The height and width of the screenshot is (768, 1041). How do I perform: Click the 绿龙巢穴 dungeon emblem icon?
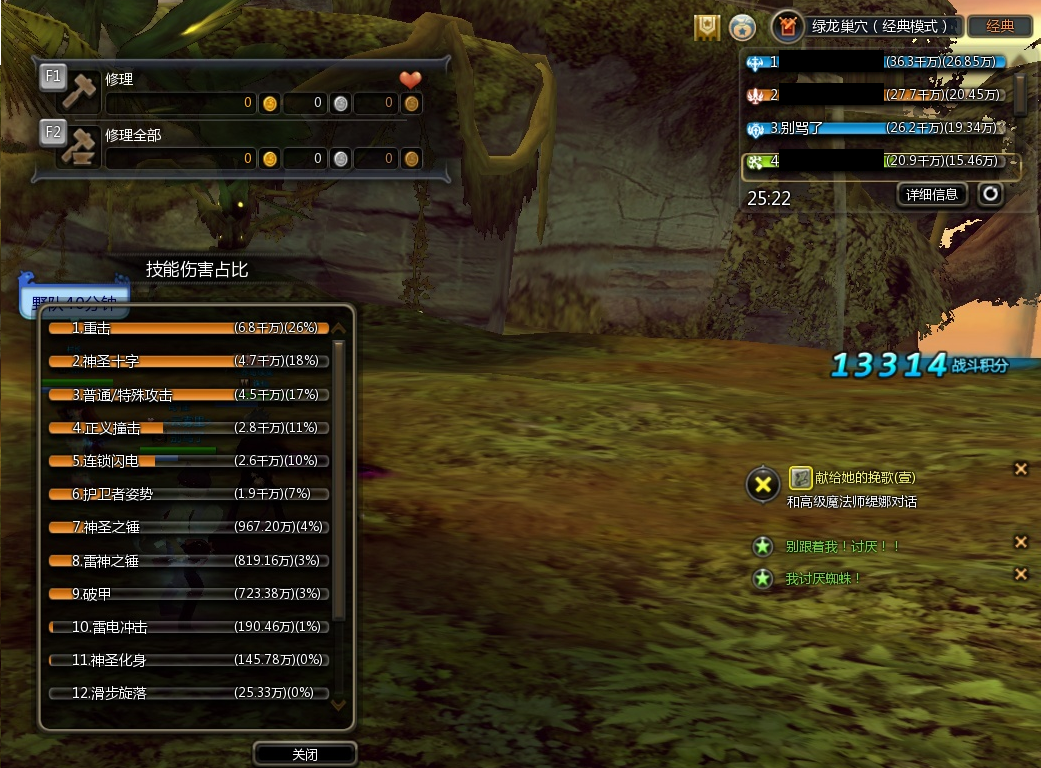click(x=787, y=27)
